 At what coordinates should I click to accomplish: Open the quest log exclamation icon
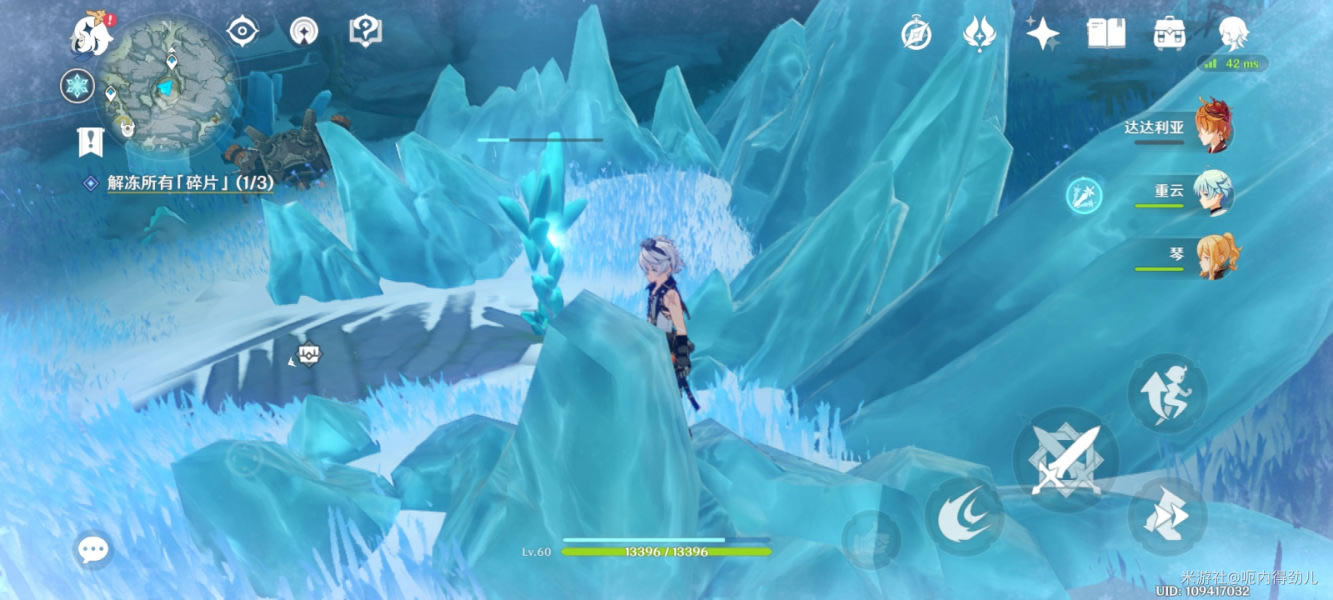(x=90, y=142)
